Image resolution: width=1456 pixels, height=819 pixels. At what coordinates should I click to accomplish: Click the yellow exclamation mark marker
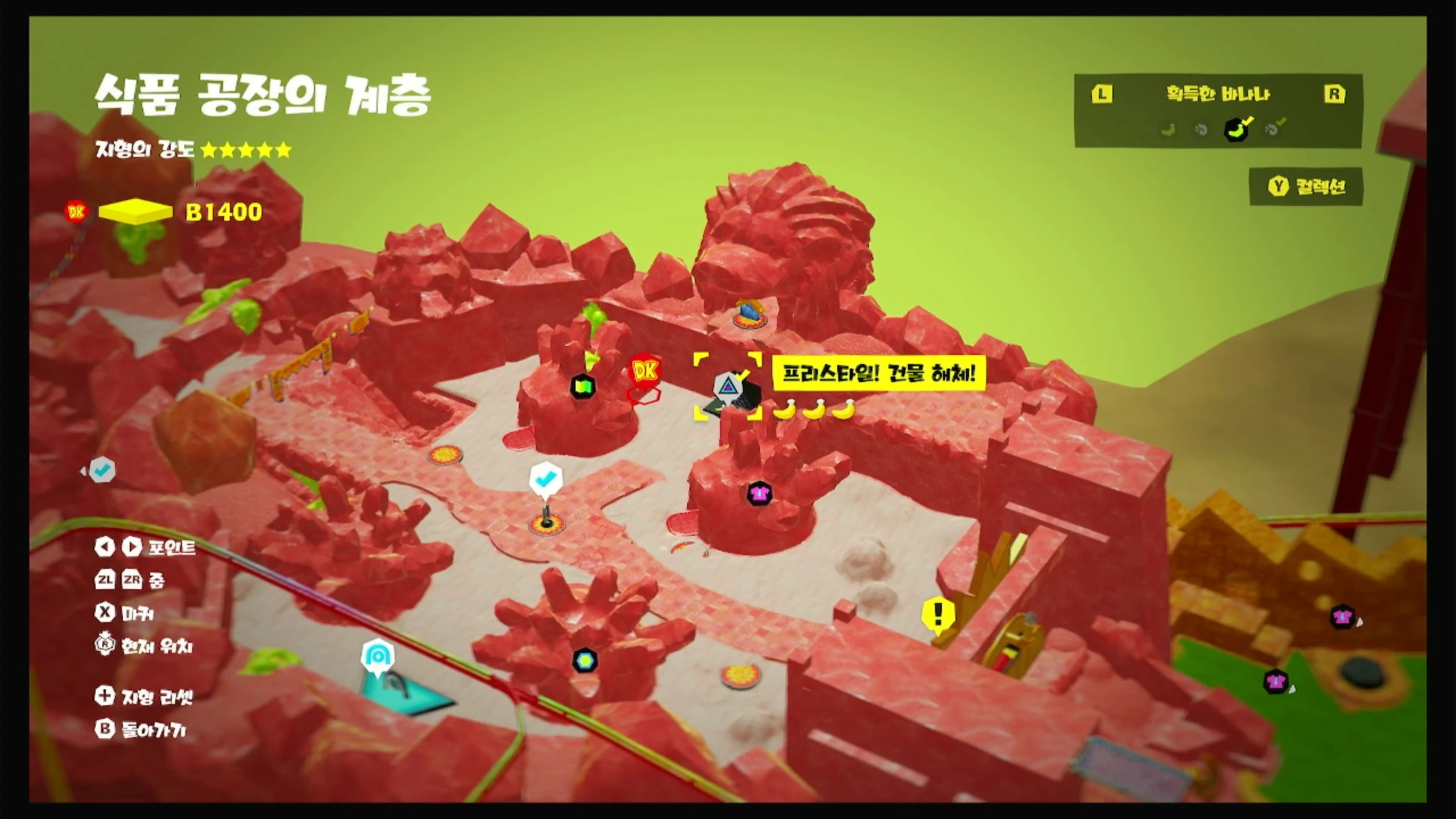click(x=937, y=614)
